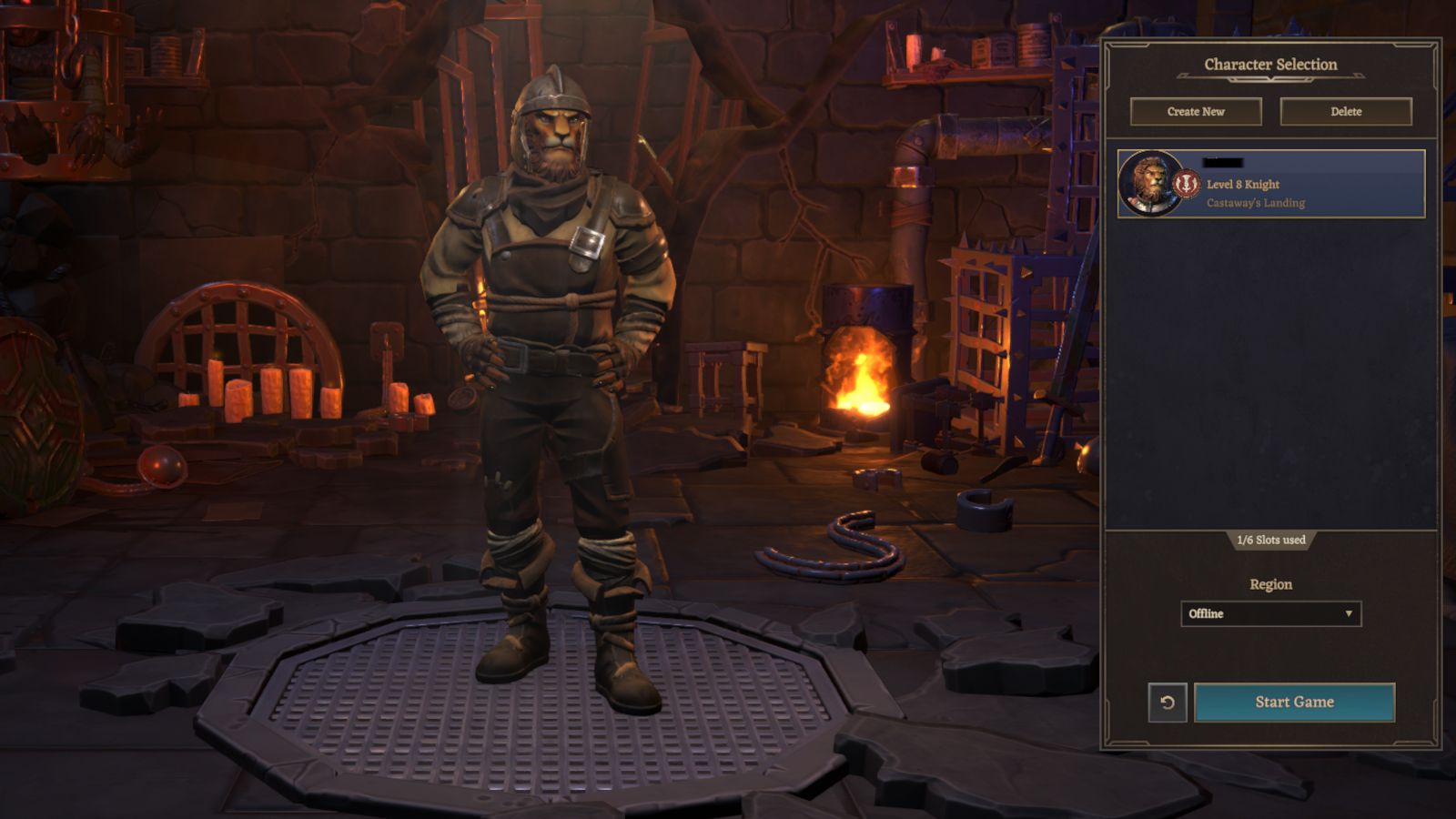Select a different region from the Offline selector
Image resolution: width=1456 pixels, height=819 pixels.
pos(1271,614)
